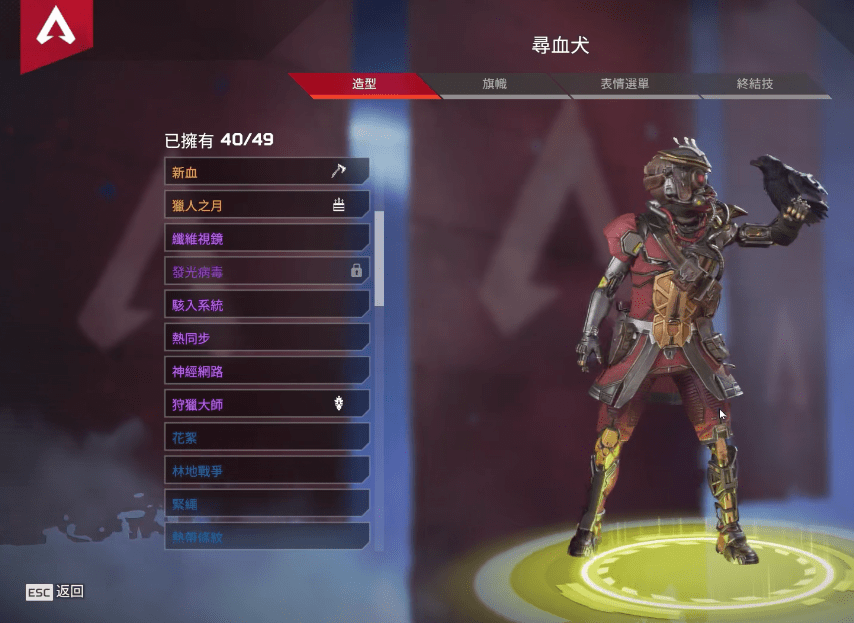Equip the 狩獵大師 skin
Viewport: 854px width, 623px height.
click(x=266, y=404)
